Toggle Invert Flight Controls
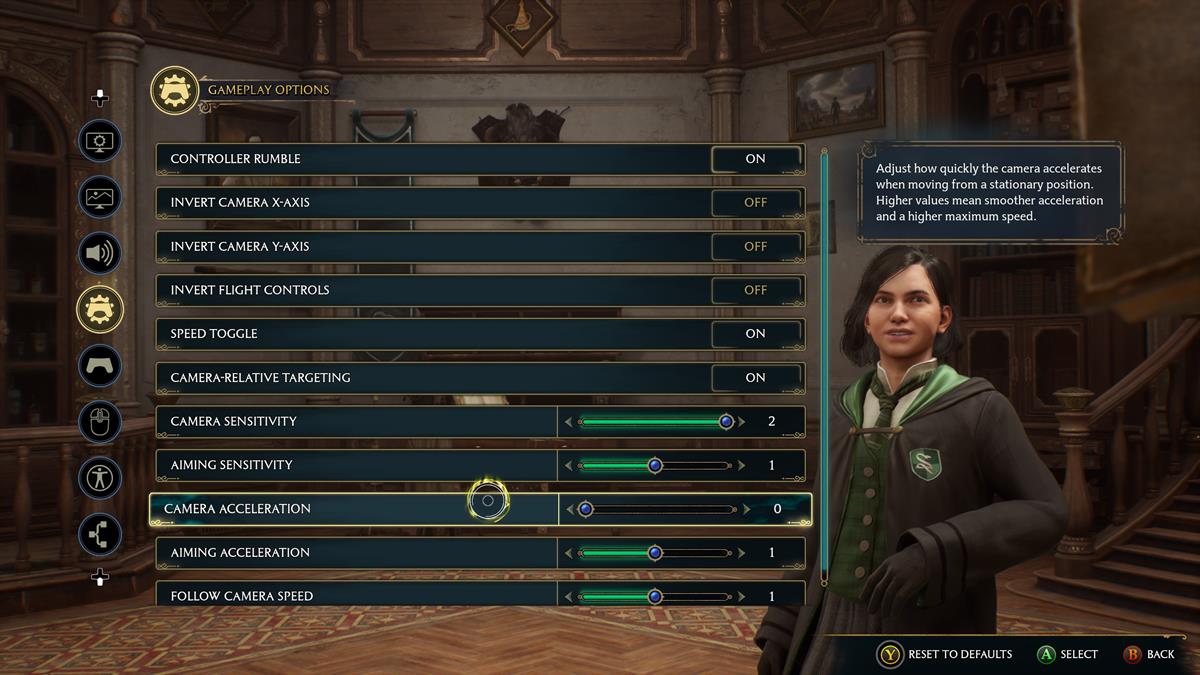This screenshot has height=675, width=1200. coord(756,290)
